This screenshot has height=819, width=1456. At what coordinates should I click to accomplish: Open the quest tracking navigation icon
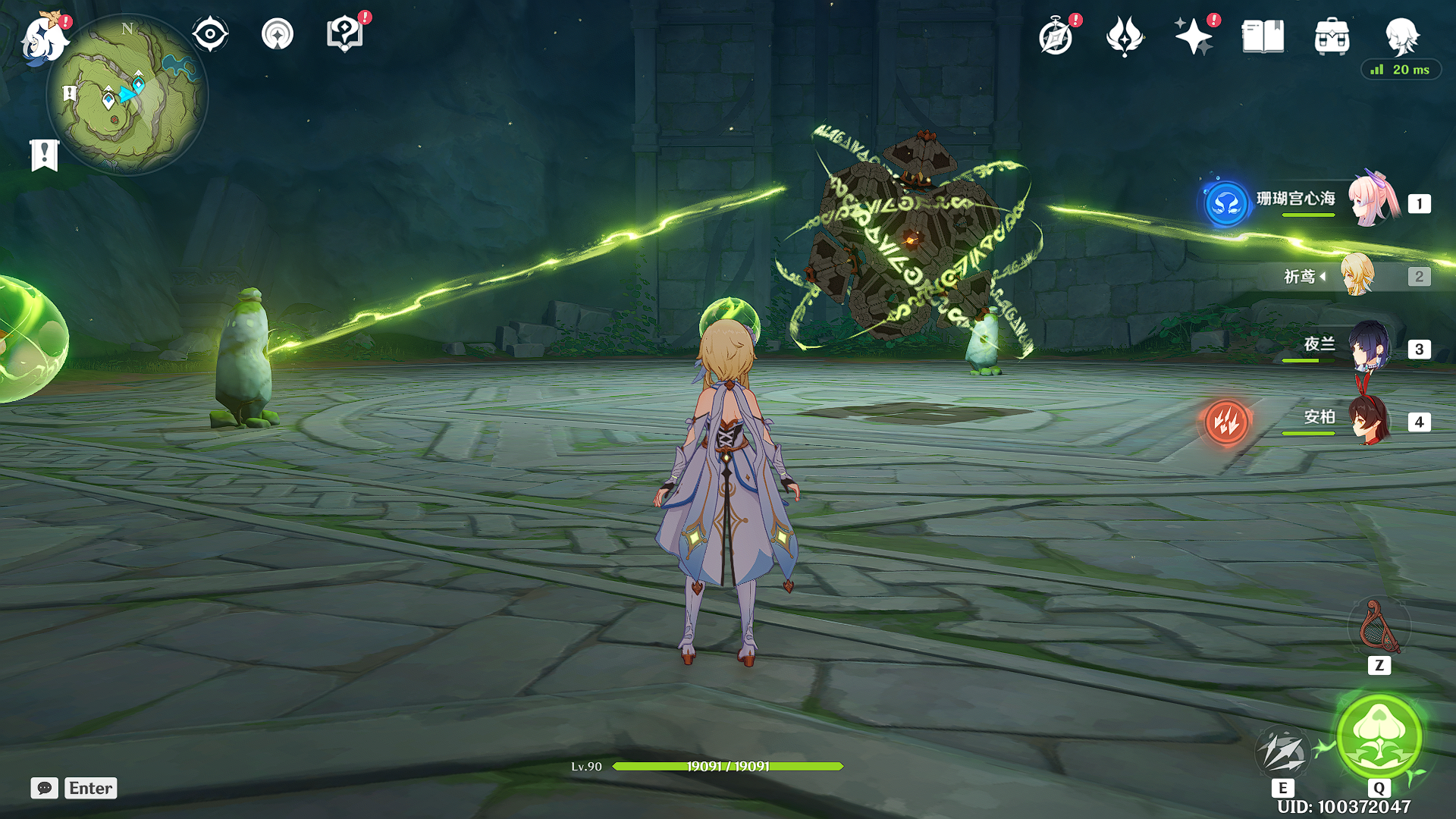click(278, 35)
